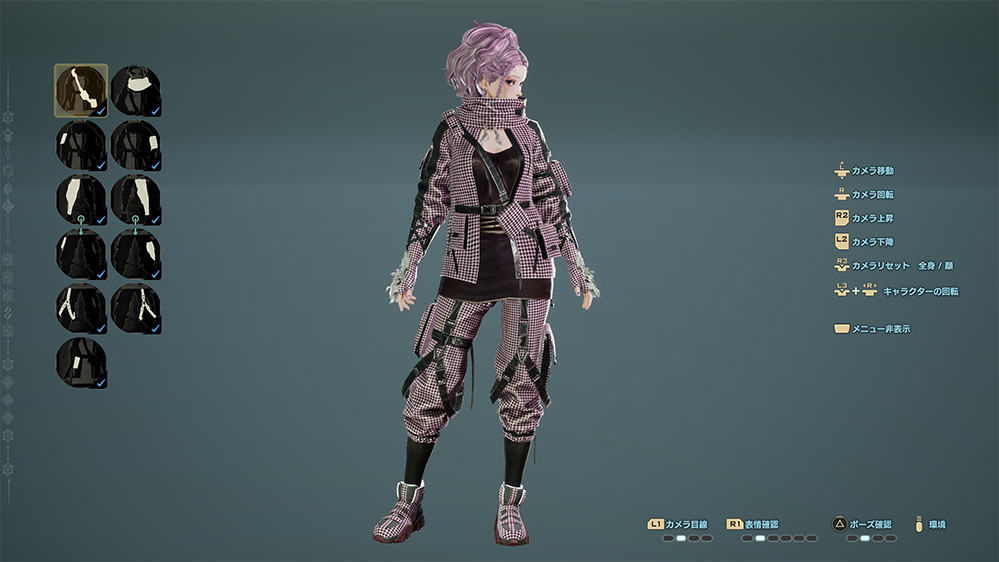Pick the thumbnail with left-side shoulder patch lit

(x=81, y=146)
